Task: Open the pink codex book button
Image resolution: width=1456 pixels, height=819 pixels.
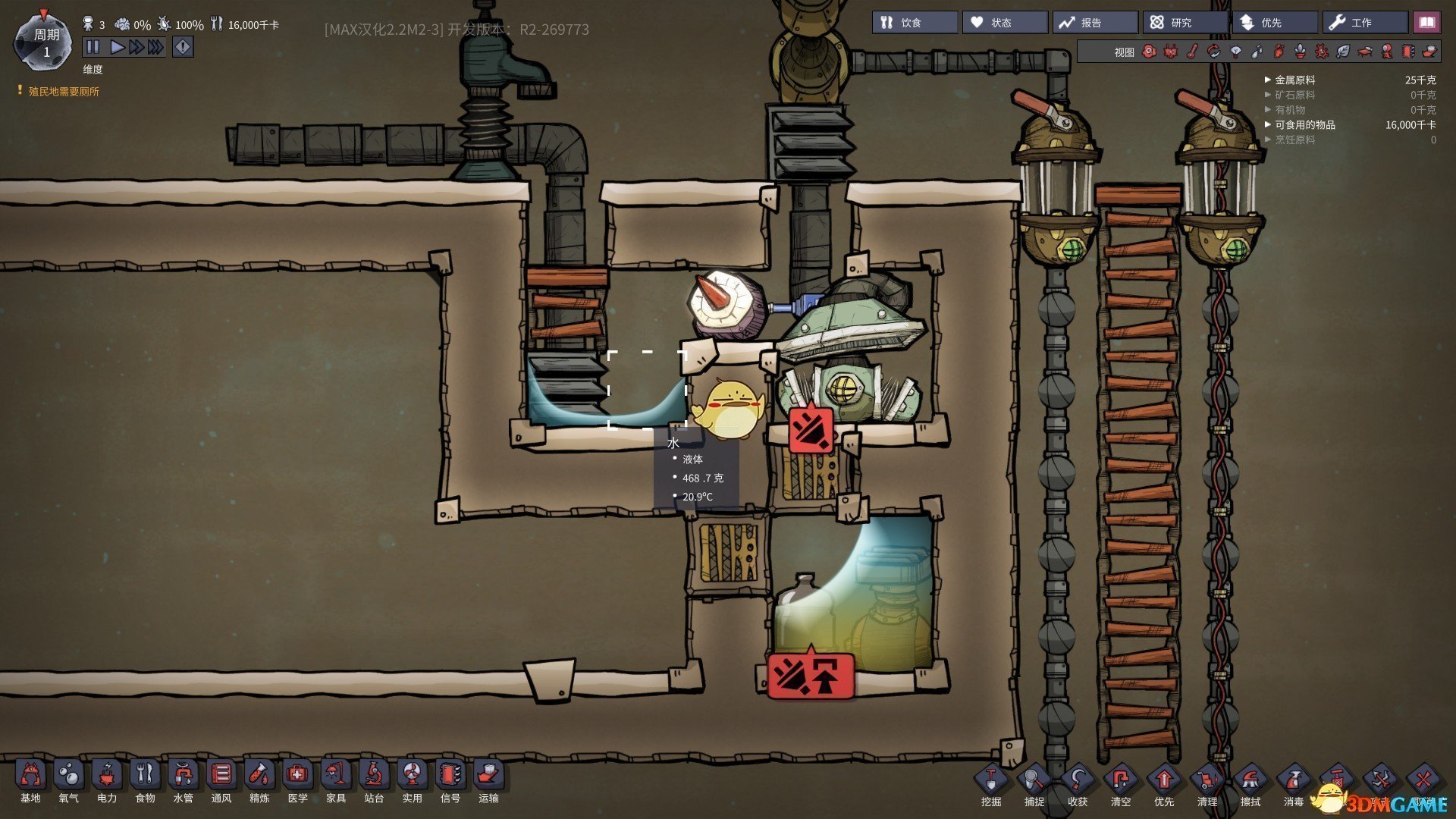Action: pyautogui.click(x=1426, y=23)
